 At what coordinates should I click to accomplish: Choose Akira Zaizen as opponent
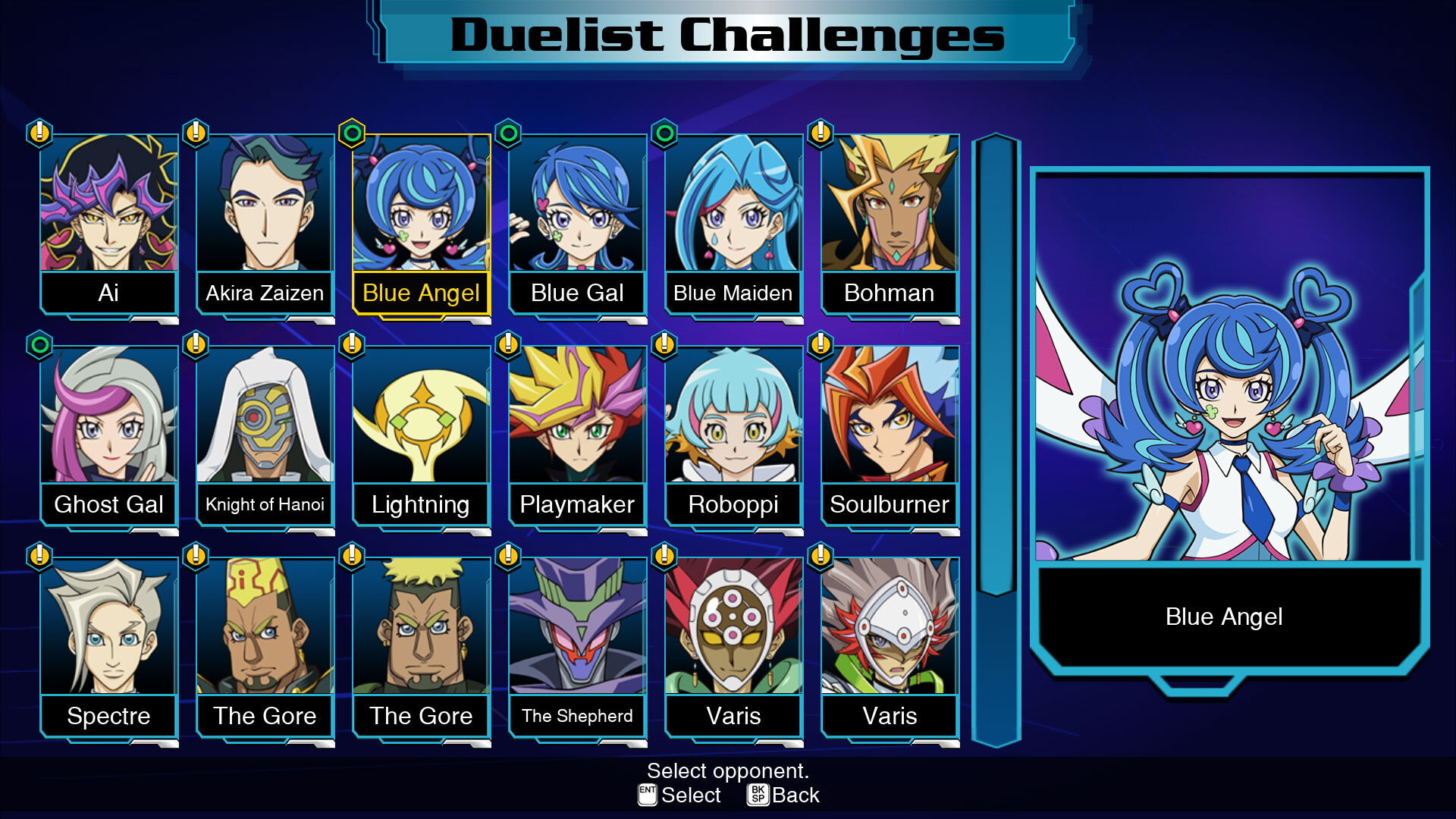[x=265, y=224]
